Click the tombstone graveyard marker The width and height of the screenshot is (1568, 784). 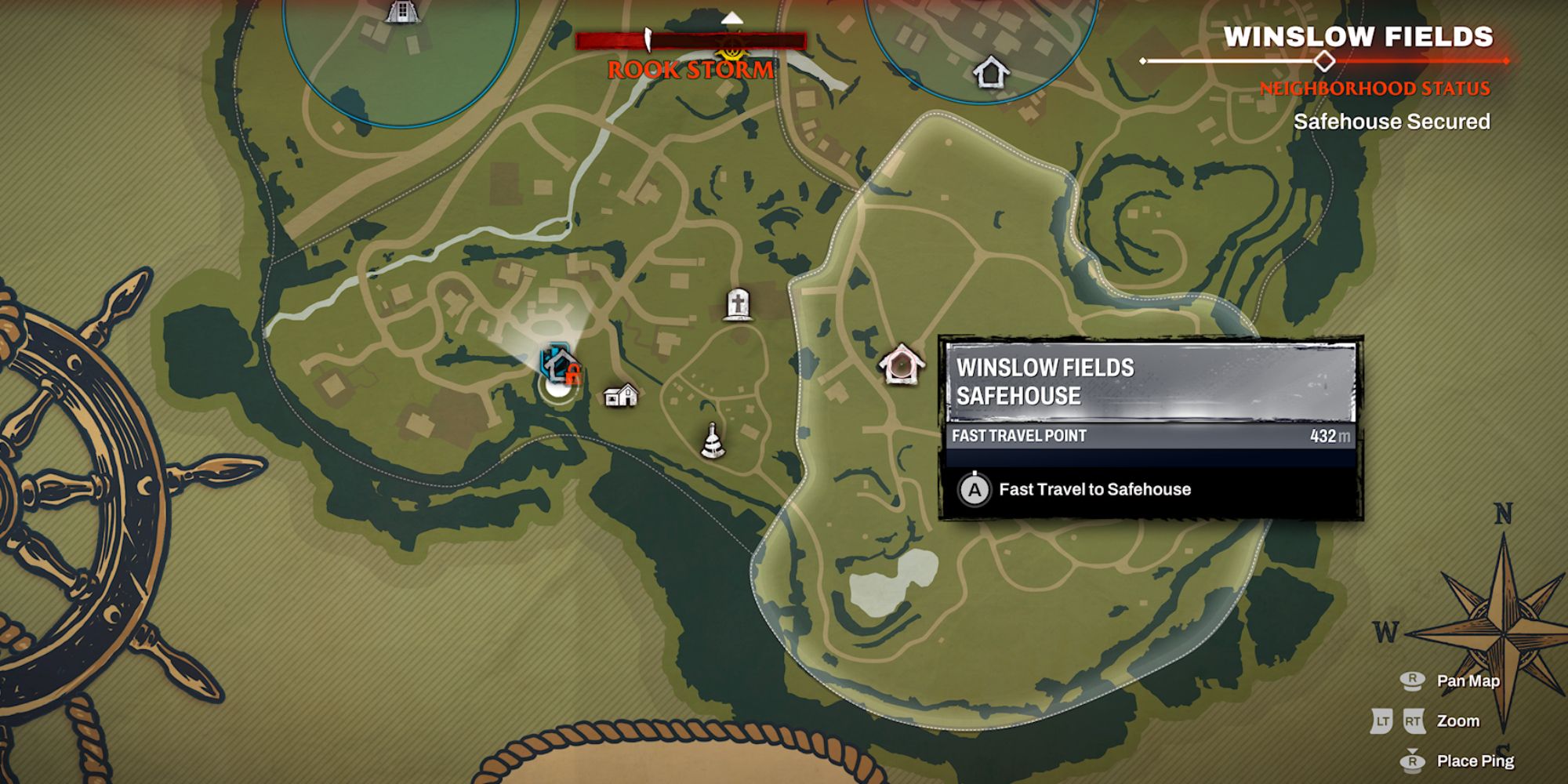pyautogui.click(x=737, y=304)
